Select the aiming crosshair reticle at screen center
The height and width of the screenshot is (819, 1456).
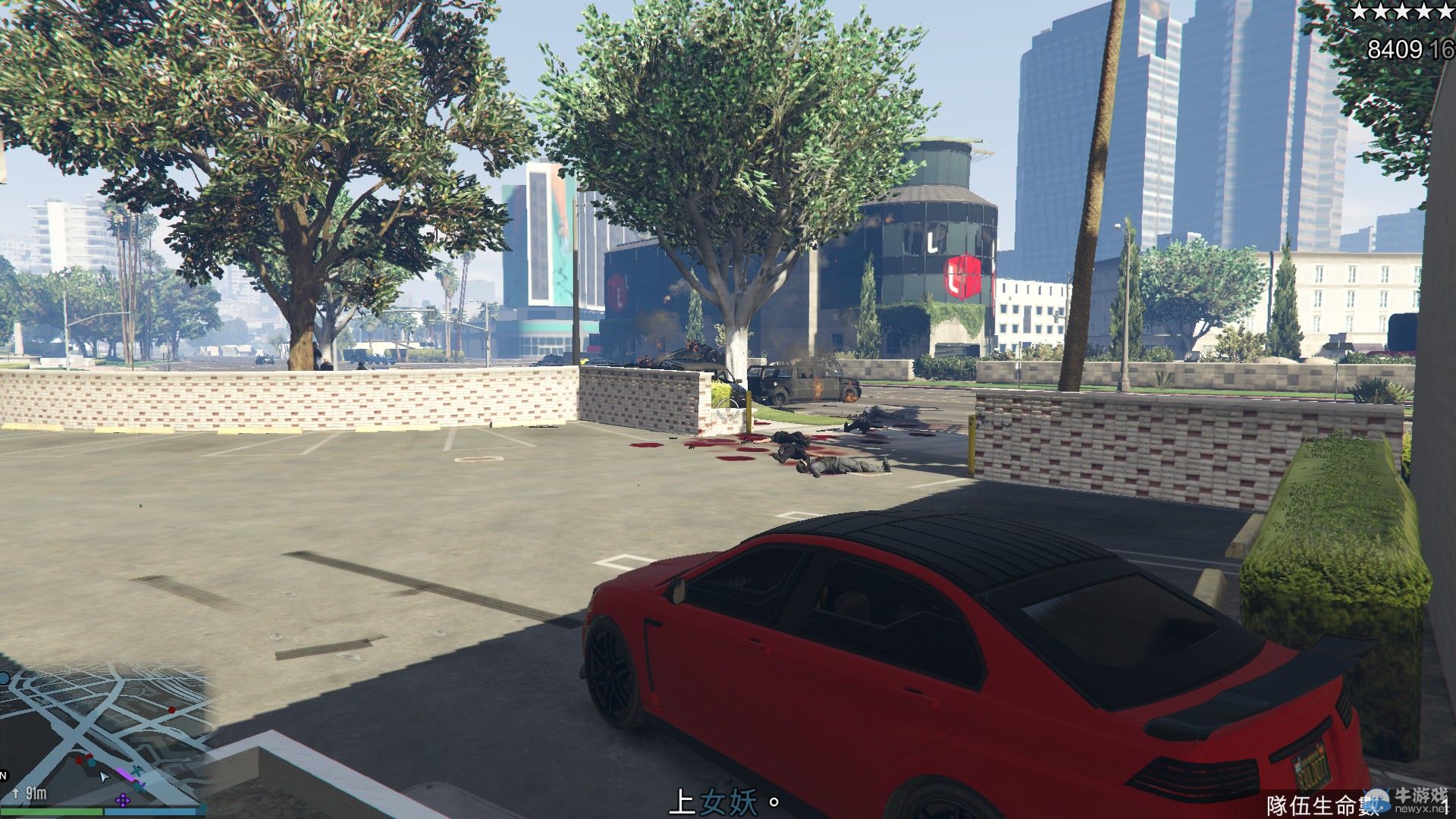[726, 409]
